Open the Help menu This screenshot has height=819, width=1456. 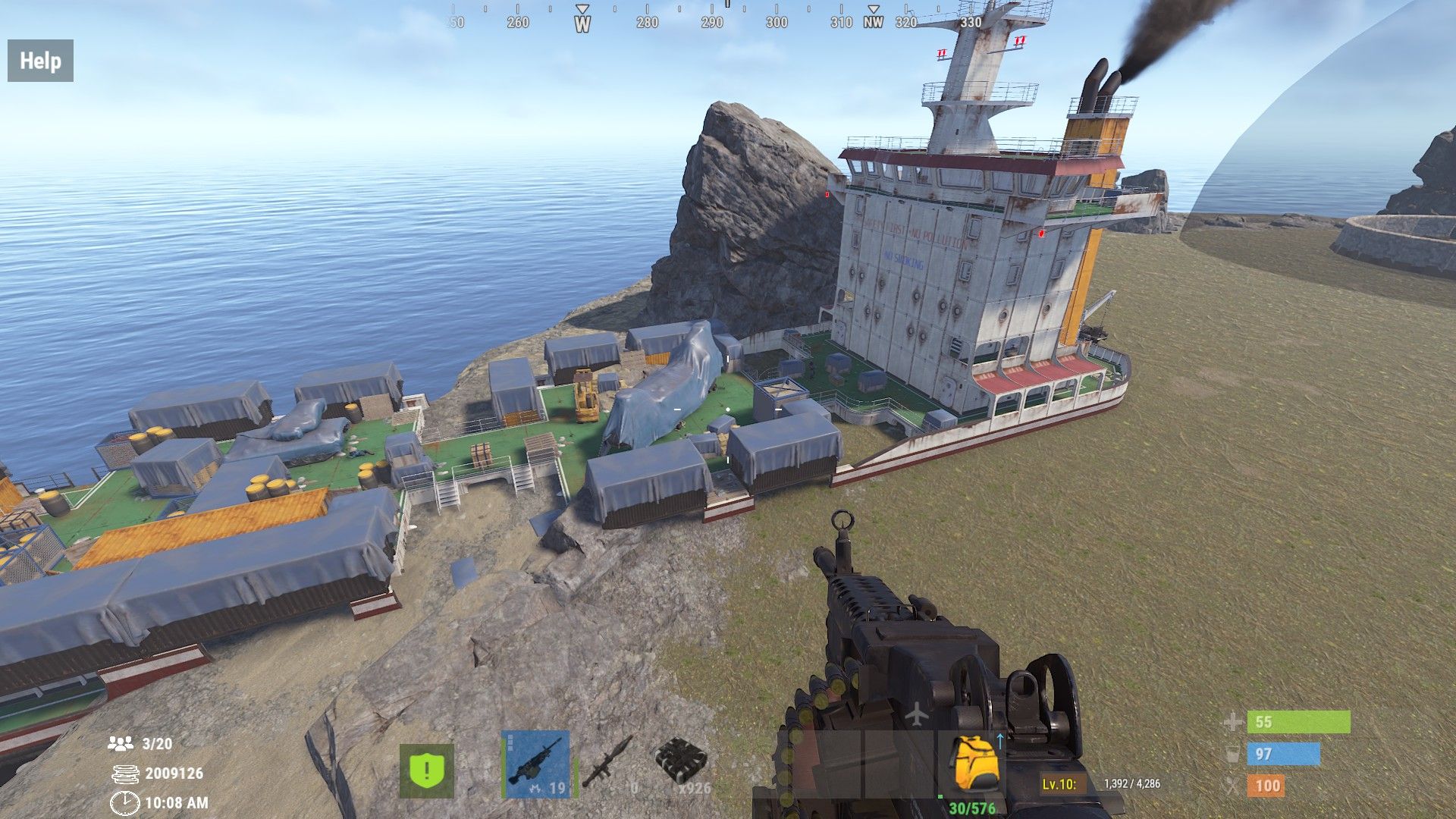click(40, 61)
